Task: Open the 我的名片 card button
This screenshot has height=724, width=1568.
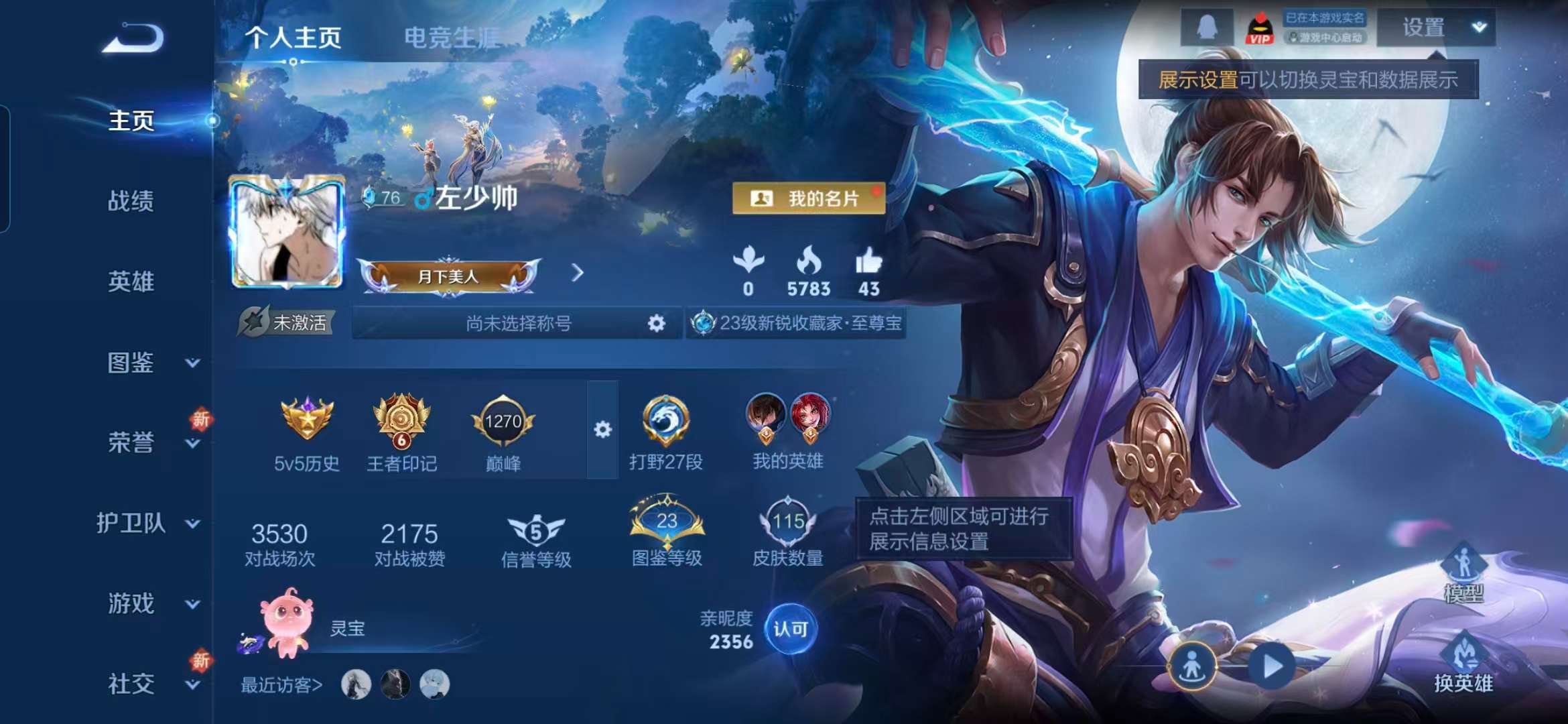Action: 809,199
